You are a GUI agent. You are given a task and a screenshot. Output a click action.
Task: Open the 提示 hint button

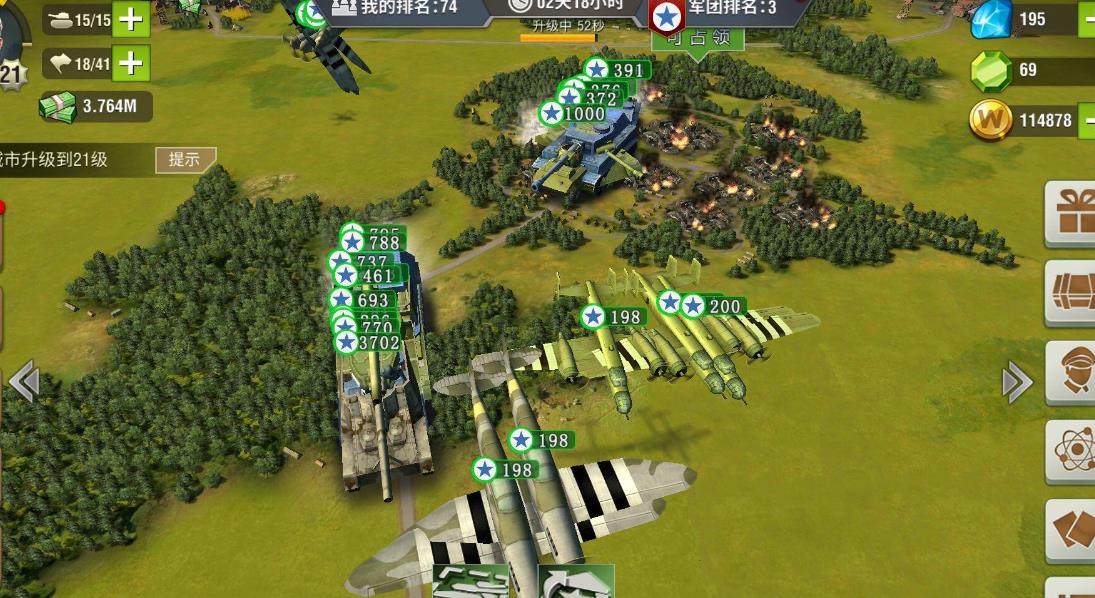pos(185,160)
